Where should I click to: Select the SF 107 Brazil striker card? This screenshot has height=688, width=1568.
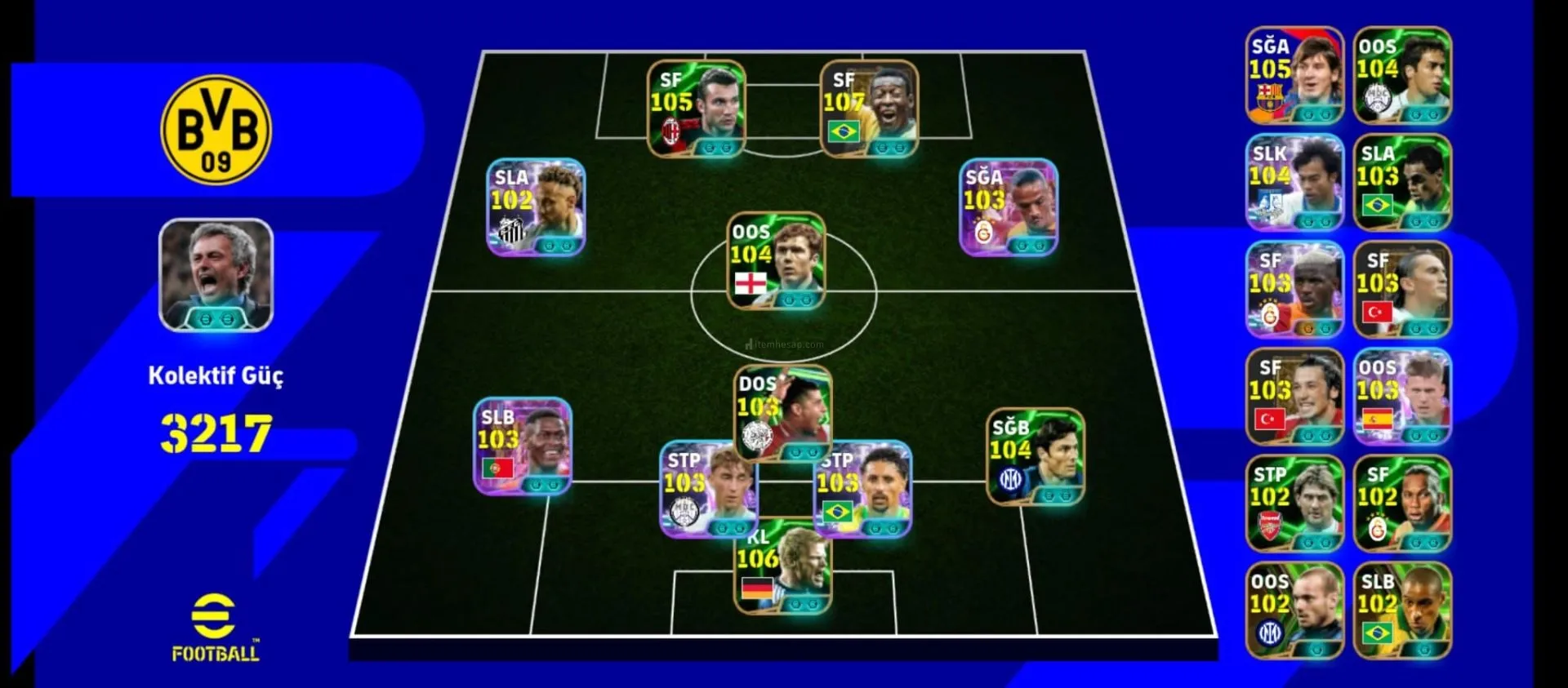pos(869,108)
